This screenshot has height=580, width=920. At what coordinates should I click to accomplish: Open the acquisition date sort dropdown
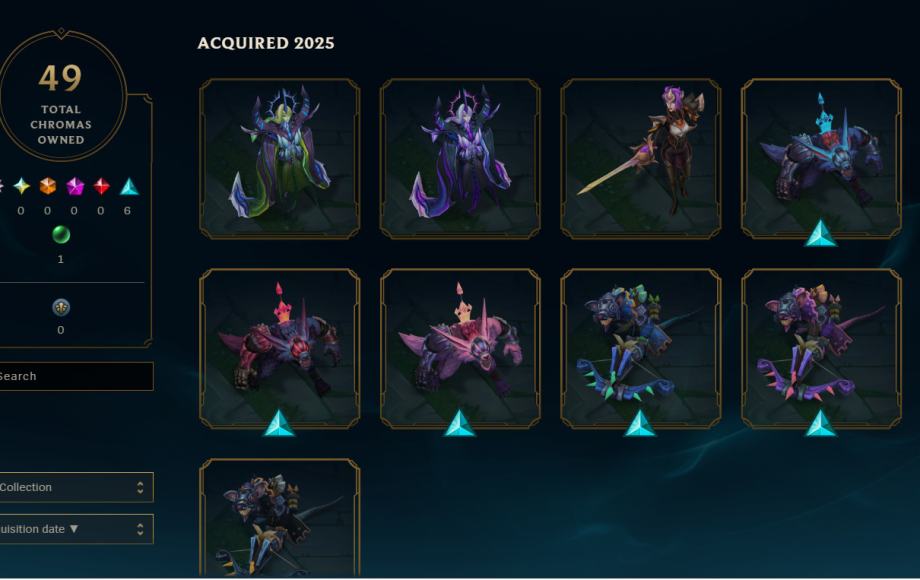click(75, 529)
